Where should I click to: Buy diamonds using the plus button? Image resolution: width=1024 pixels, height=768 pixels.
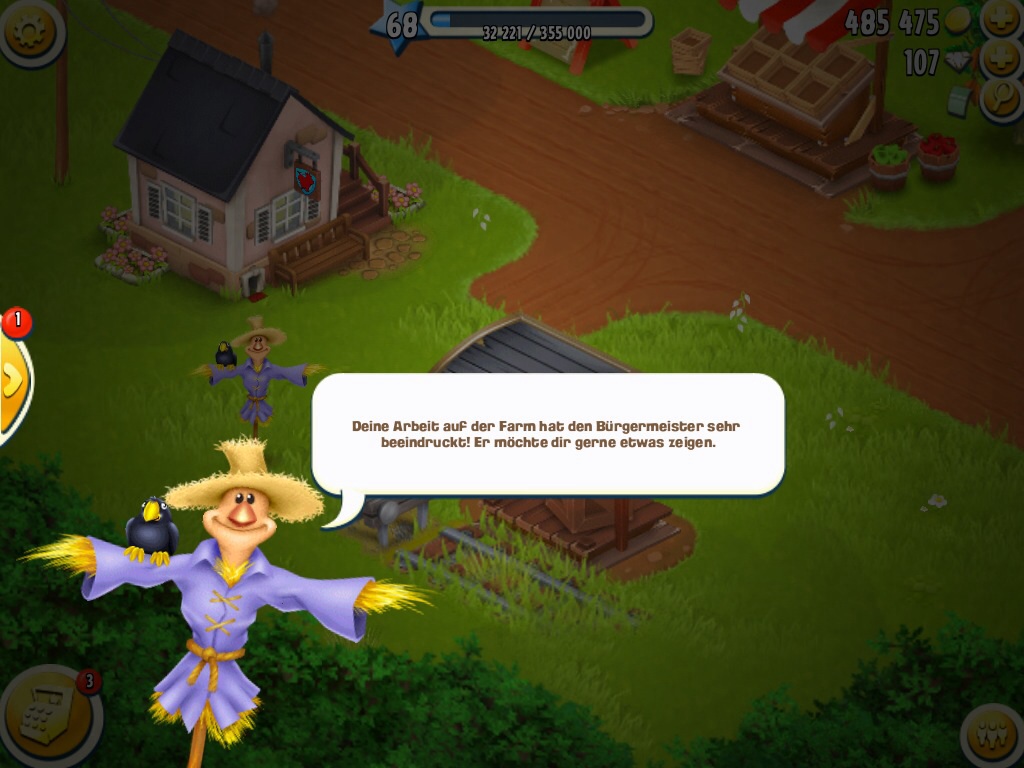click(x=1001, y=58)
